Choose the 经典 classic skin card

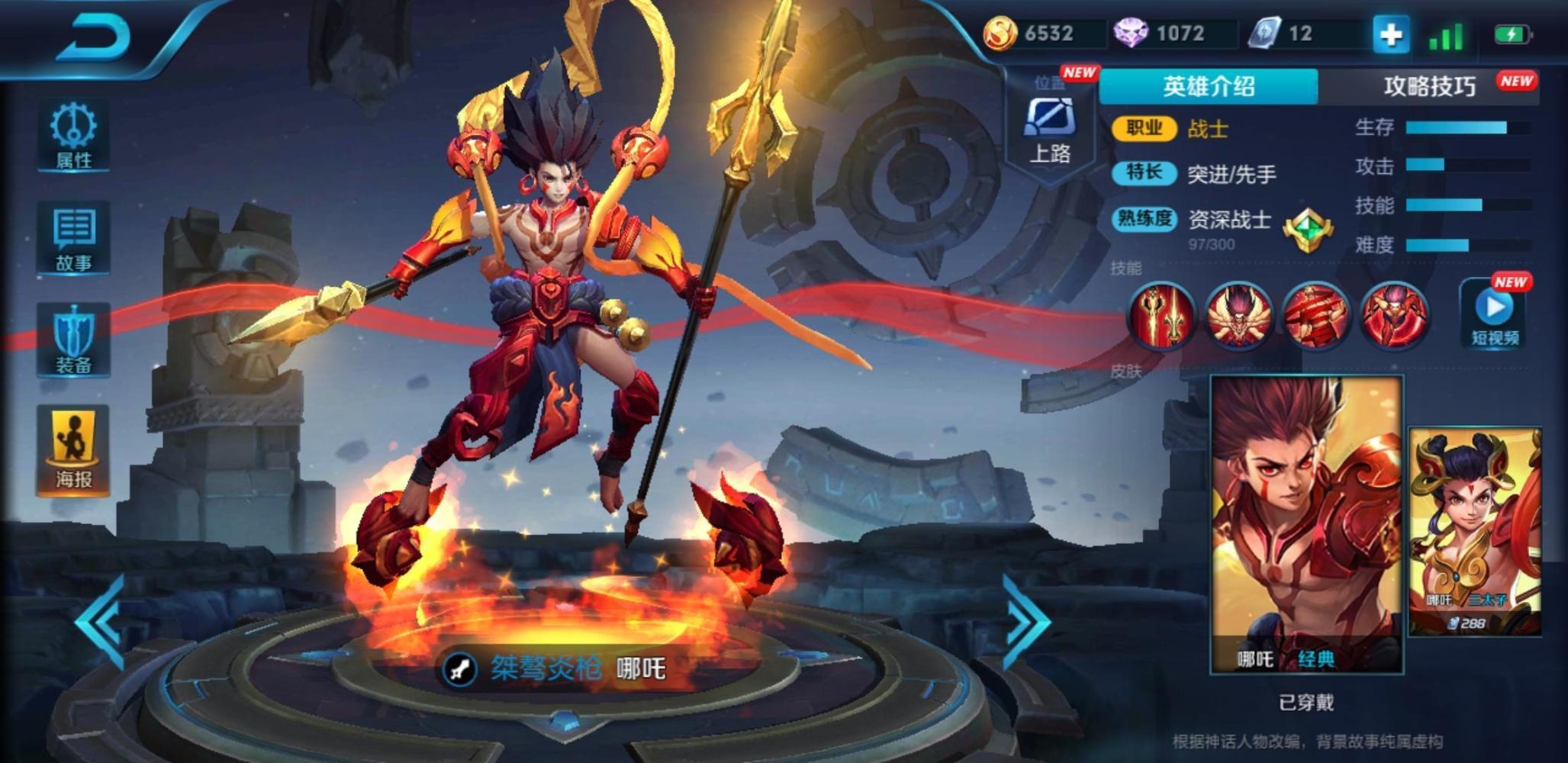coord(1306,525)
